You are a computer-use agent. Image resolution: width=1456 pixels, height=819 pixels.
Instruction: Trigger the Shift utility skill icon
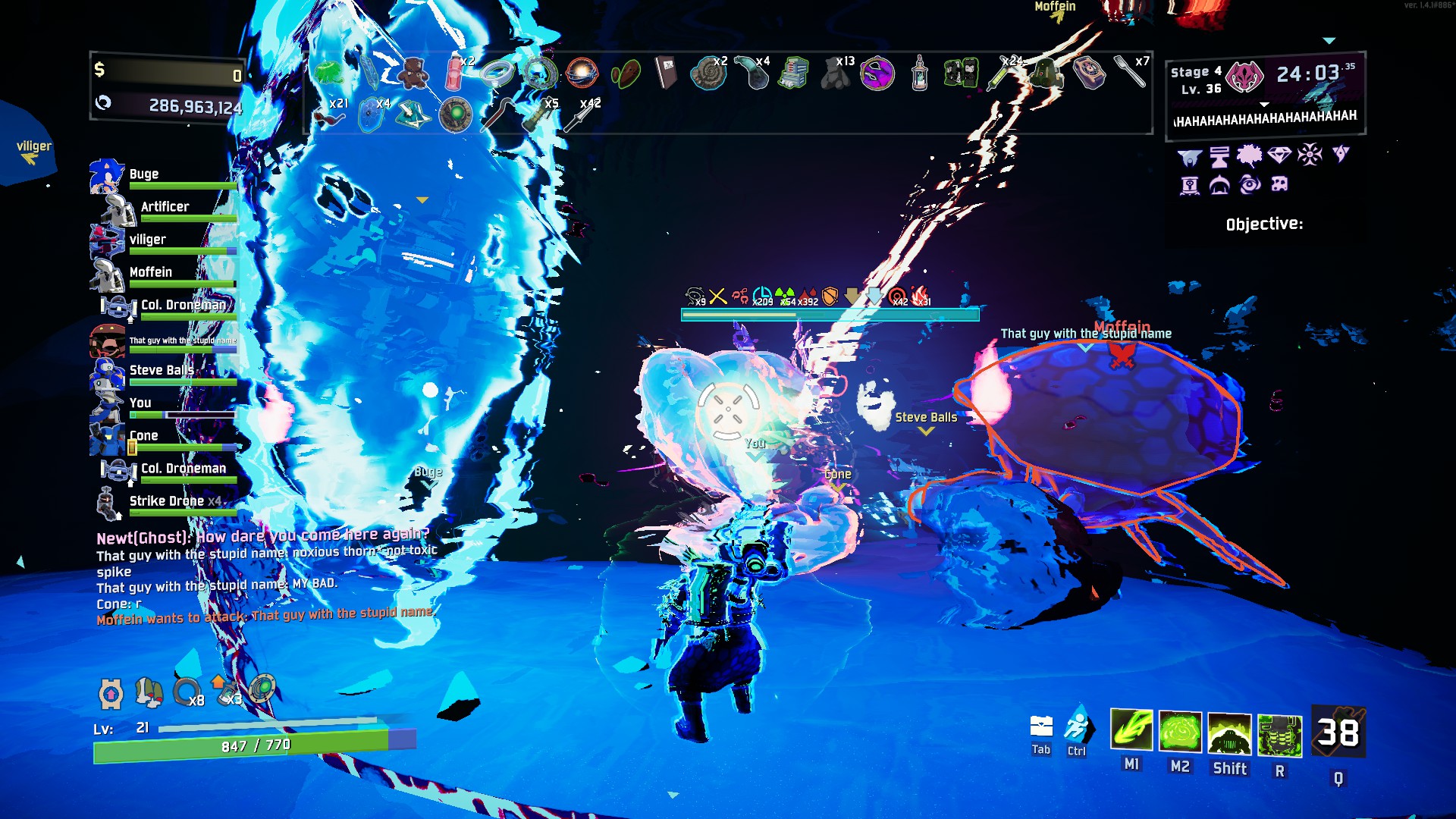click(1229, 734)
